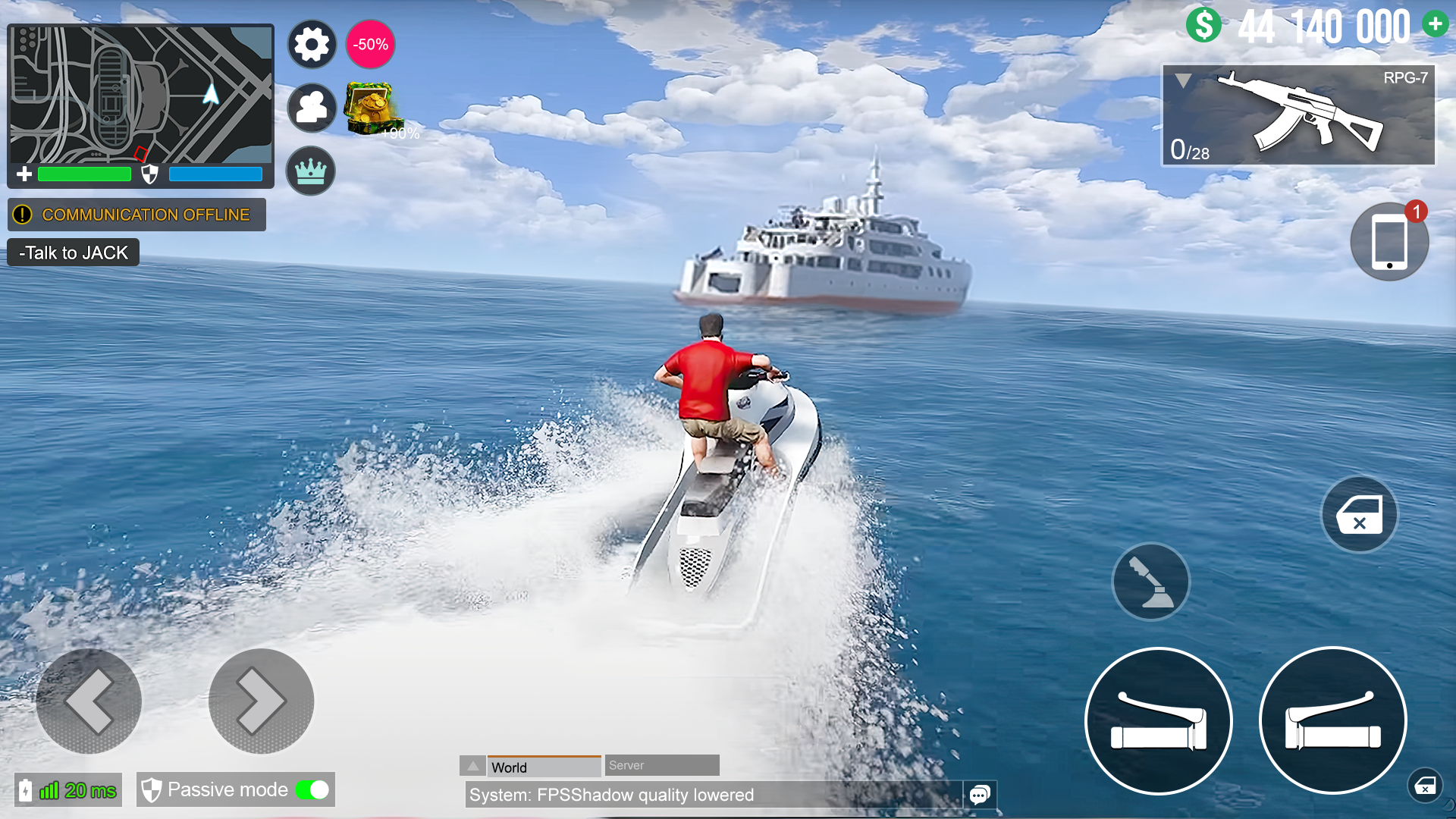This screenshot has height=819, width=1456.
Task: Click the Talk to JACK objective
Action: (x=72, y=252)
